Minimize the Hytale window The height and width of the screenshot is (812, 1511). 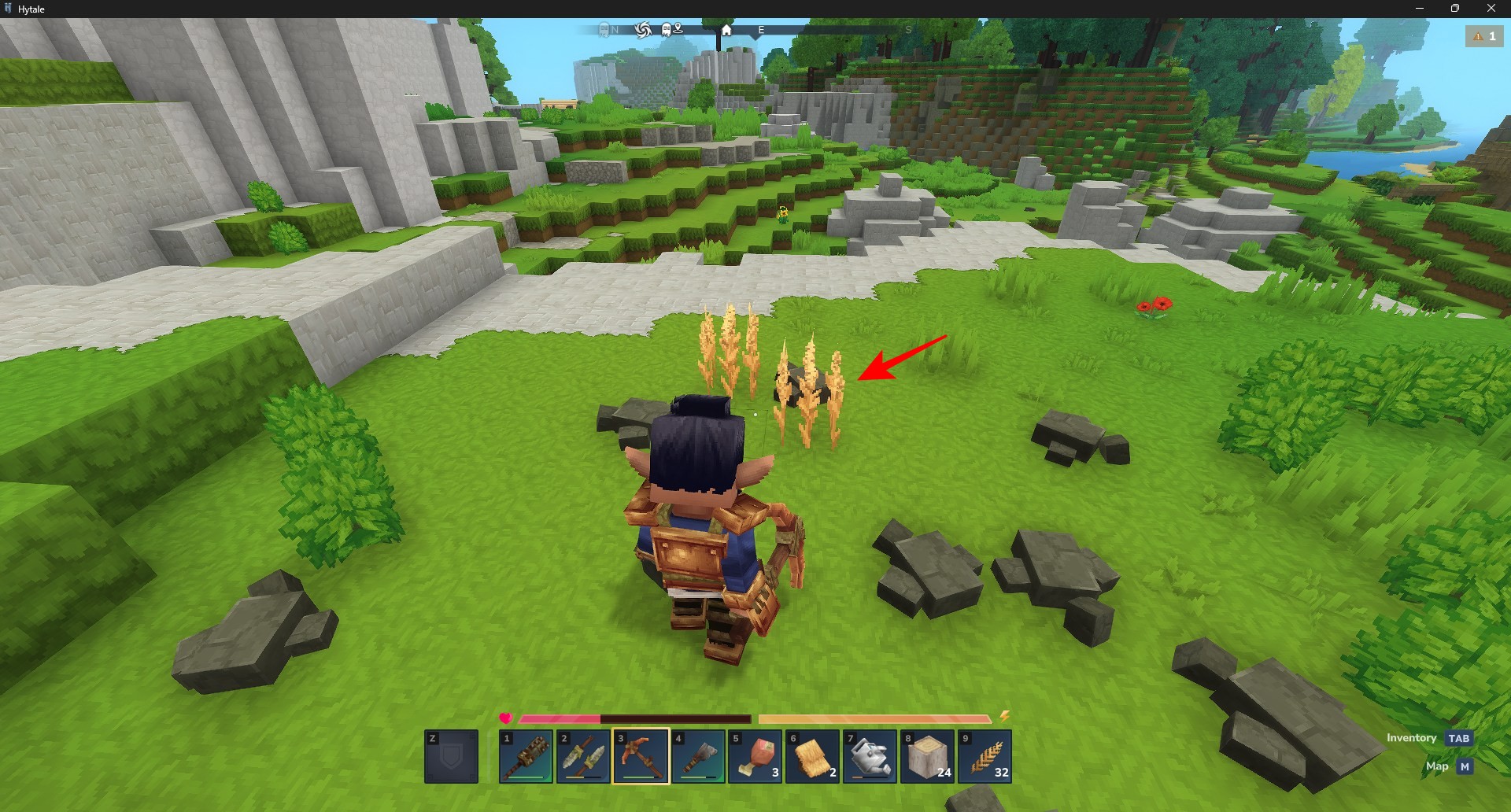point(1419,9)
